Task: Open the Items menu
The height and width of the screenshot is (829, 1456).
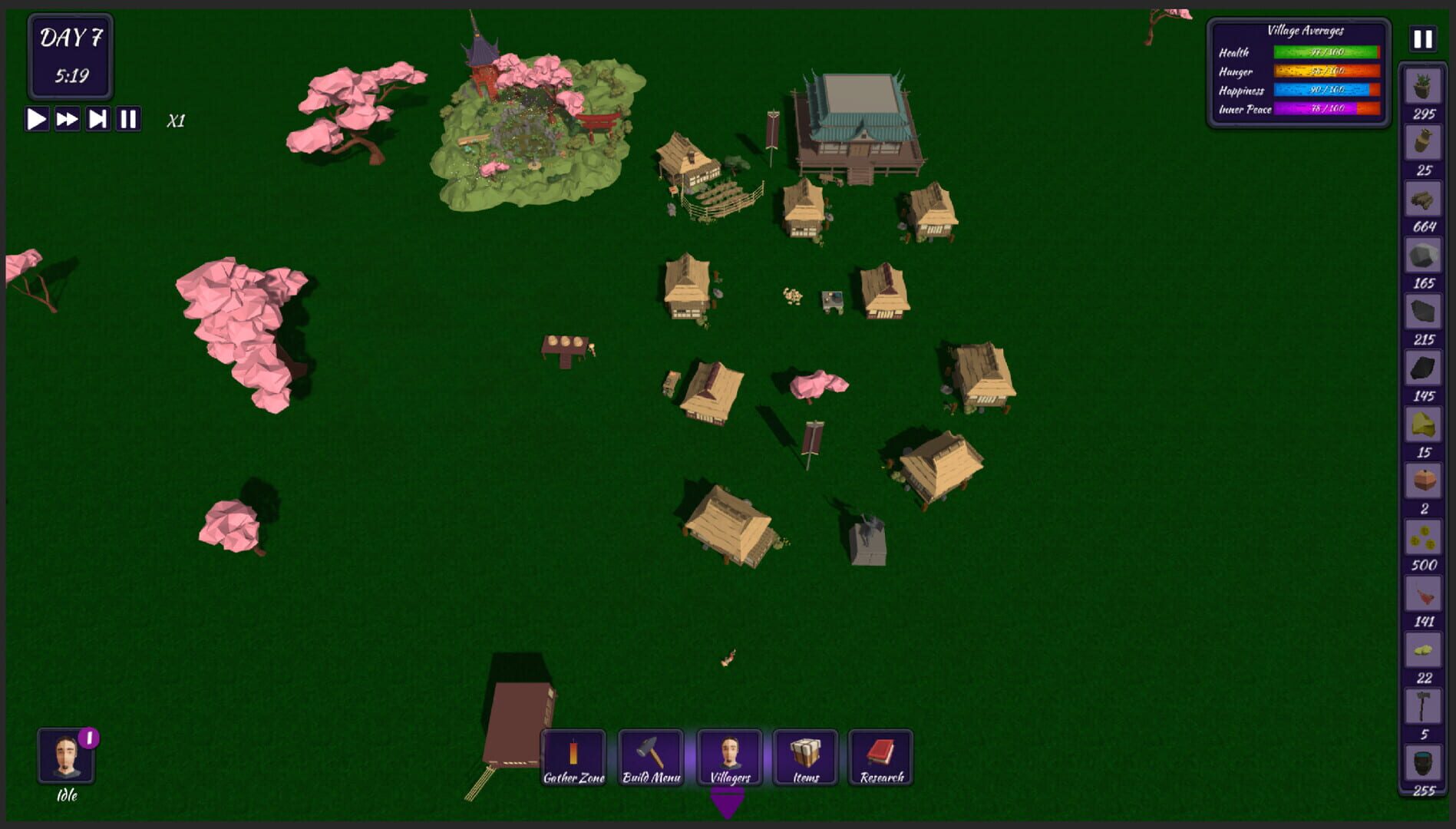Action: [x=803, y=756]
